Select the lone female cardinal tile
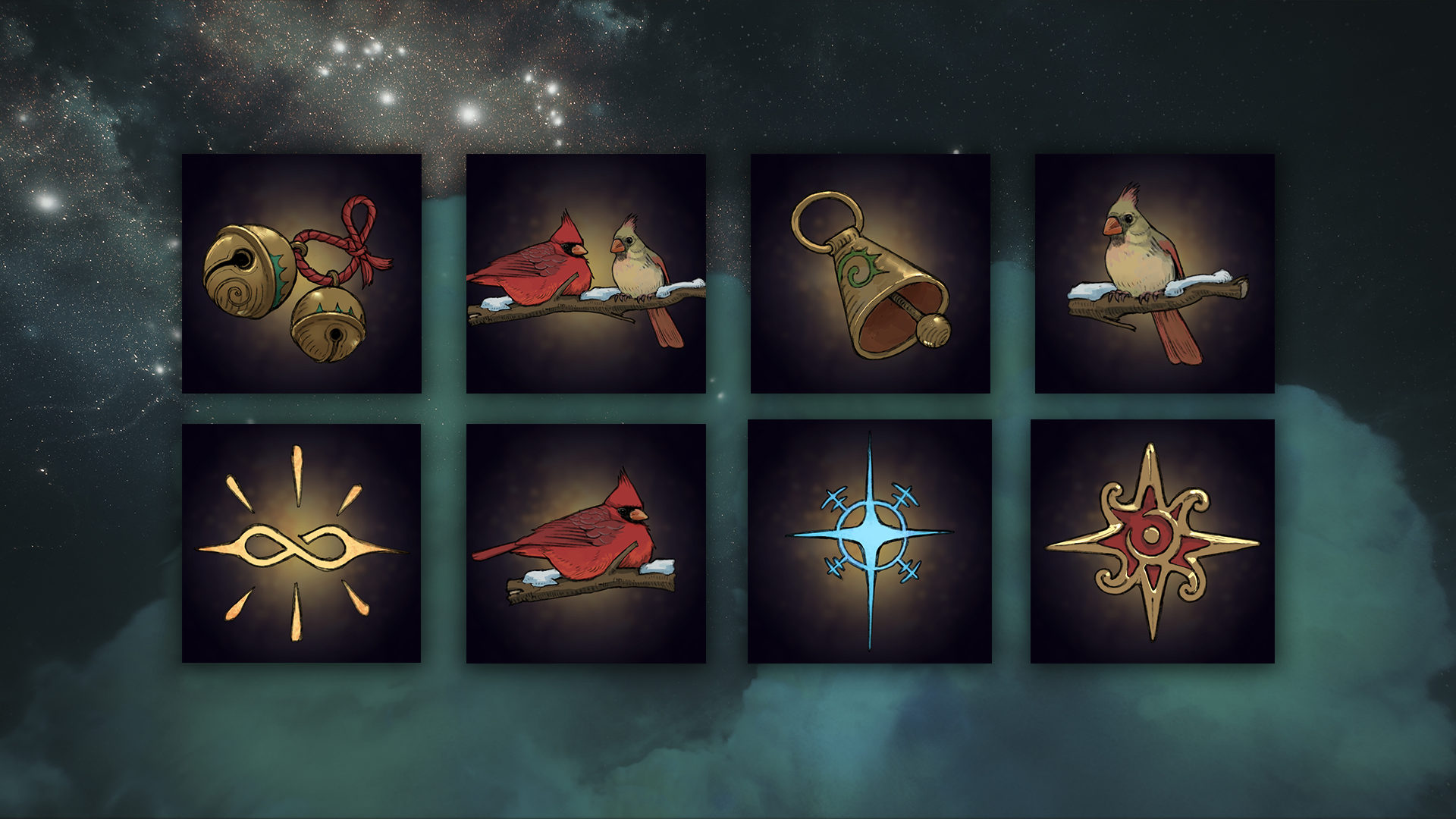This screenshot has height=819, width=1456. coord(1154,274)
